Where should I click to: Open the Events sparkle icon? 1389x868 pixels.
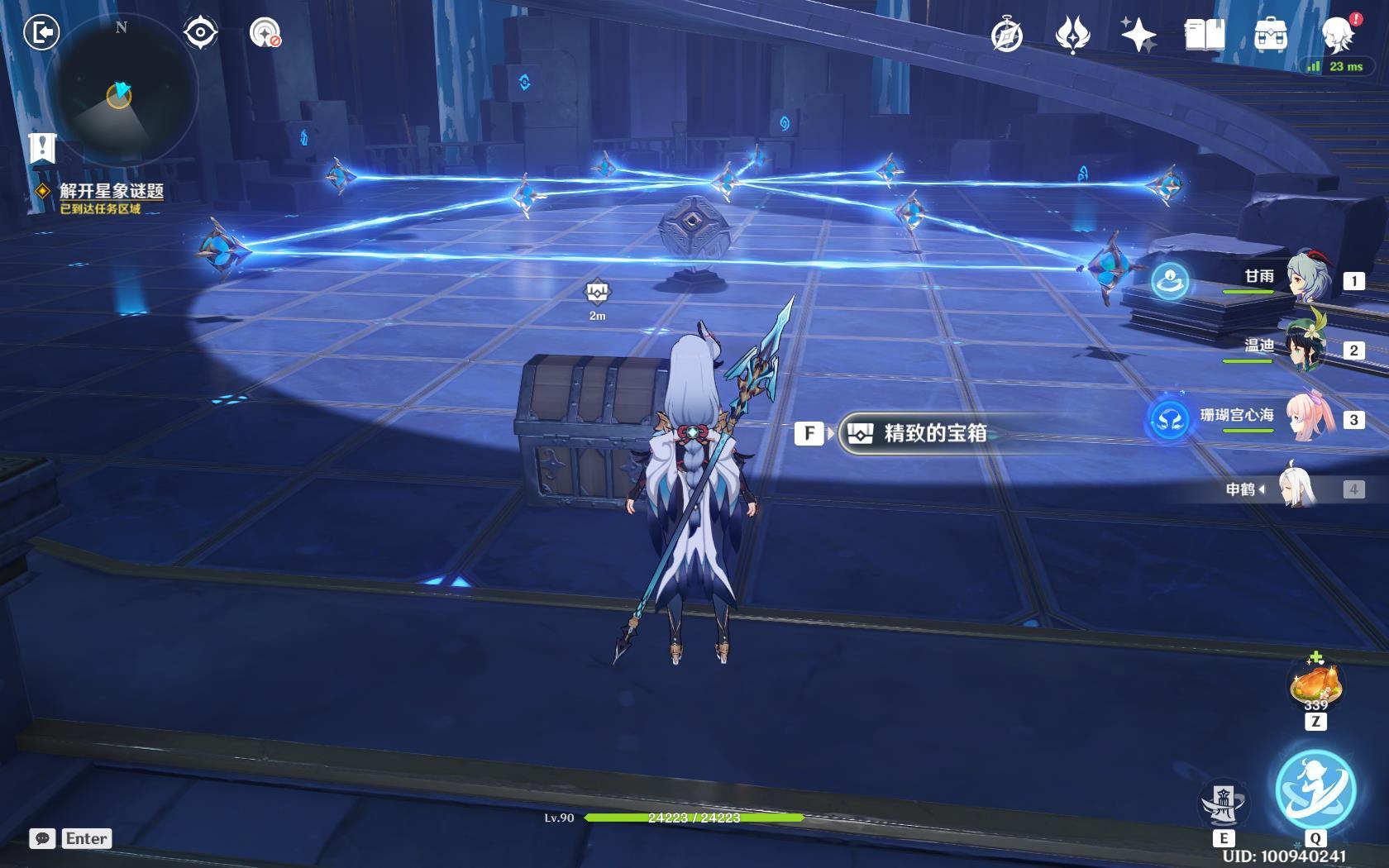click(x=1138, y=36)
